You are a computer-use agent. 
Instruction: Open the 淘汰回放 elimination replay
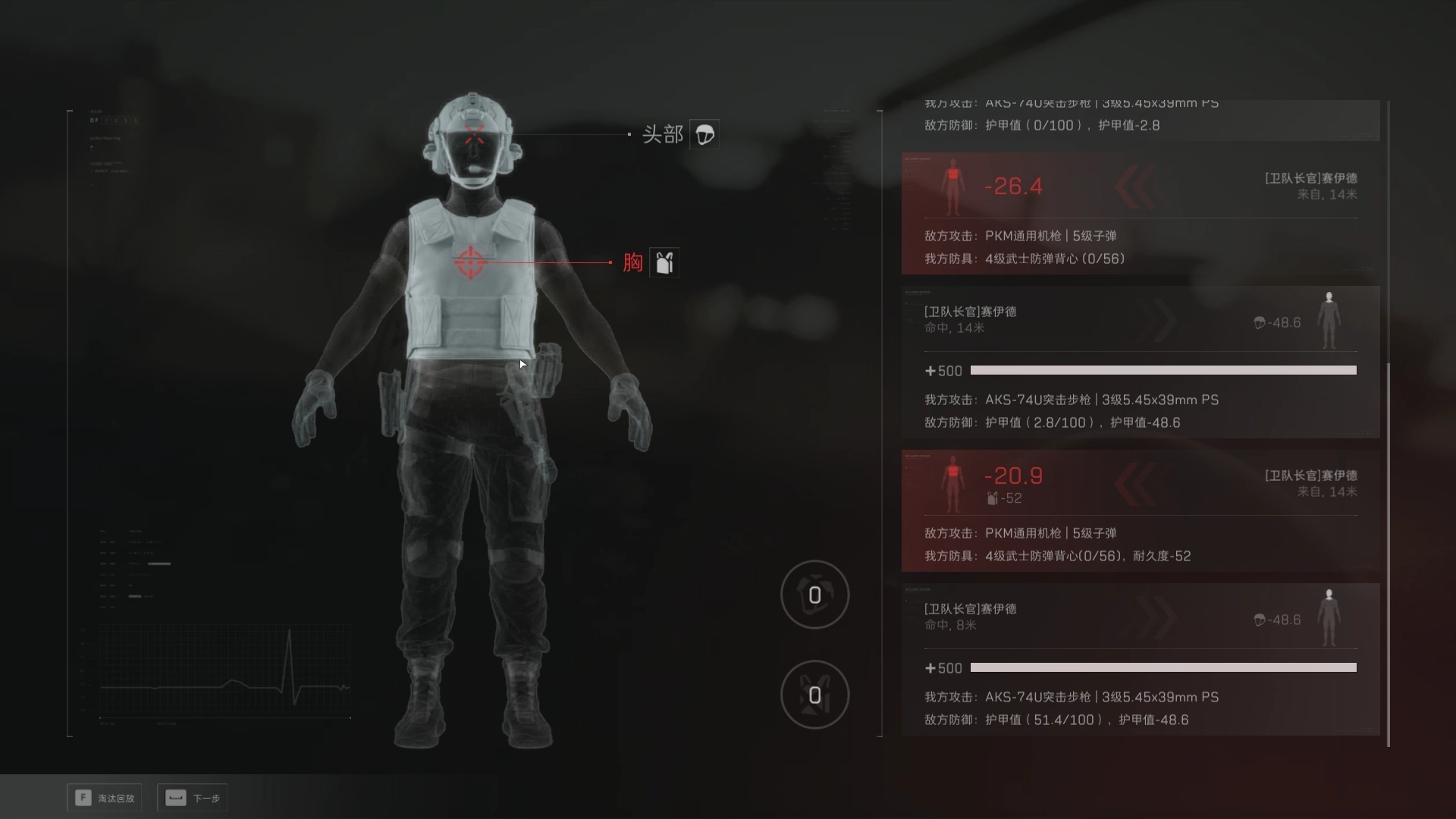click(105, 798)
